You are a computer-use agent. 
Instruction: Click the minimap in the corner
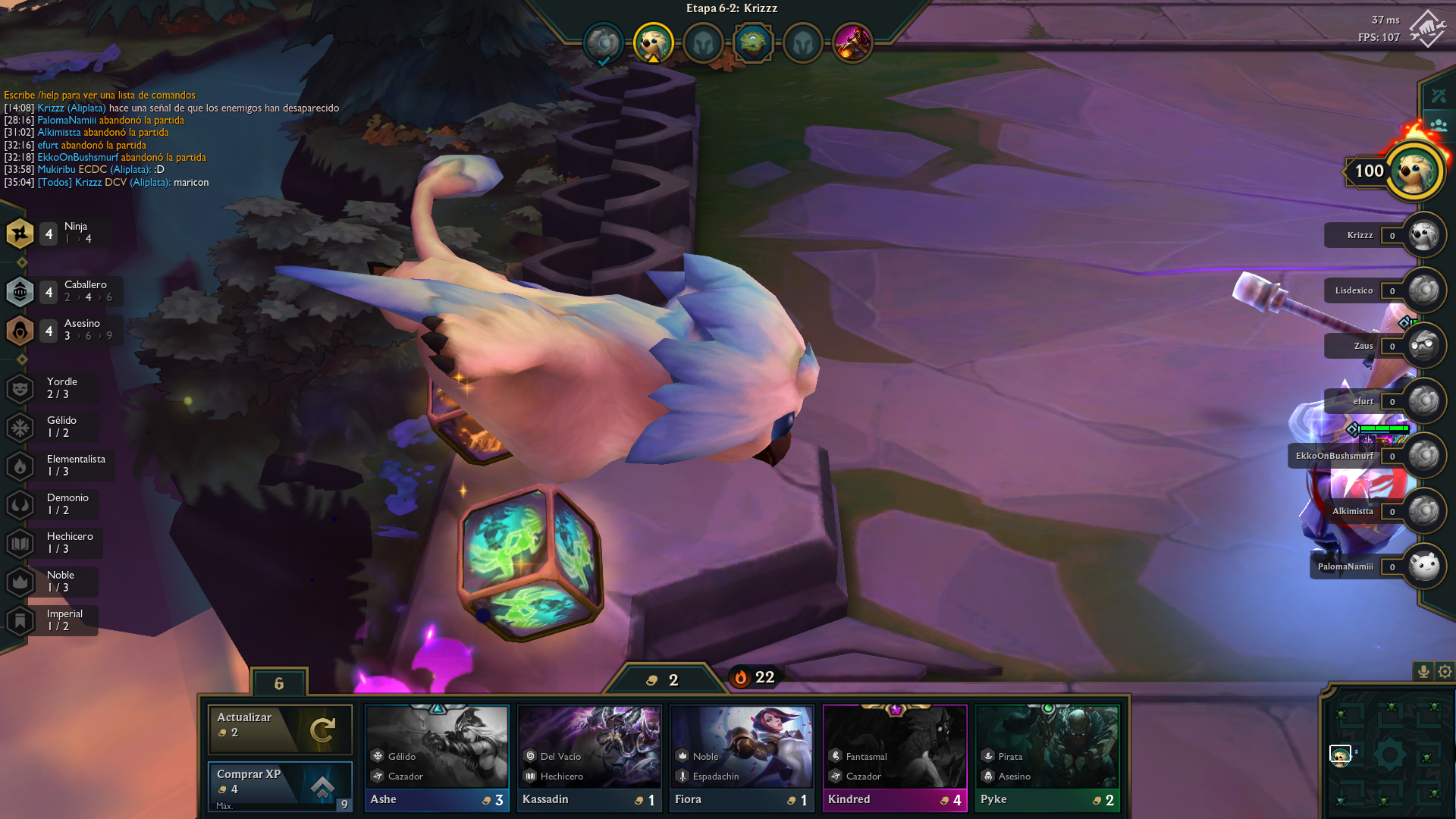[1388, 755]
